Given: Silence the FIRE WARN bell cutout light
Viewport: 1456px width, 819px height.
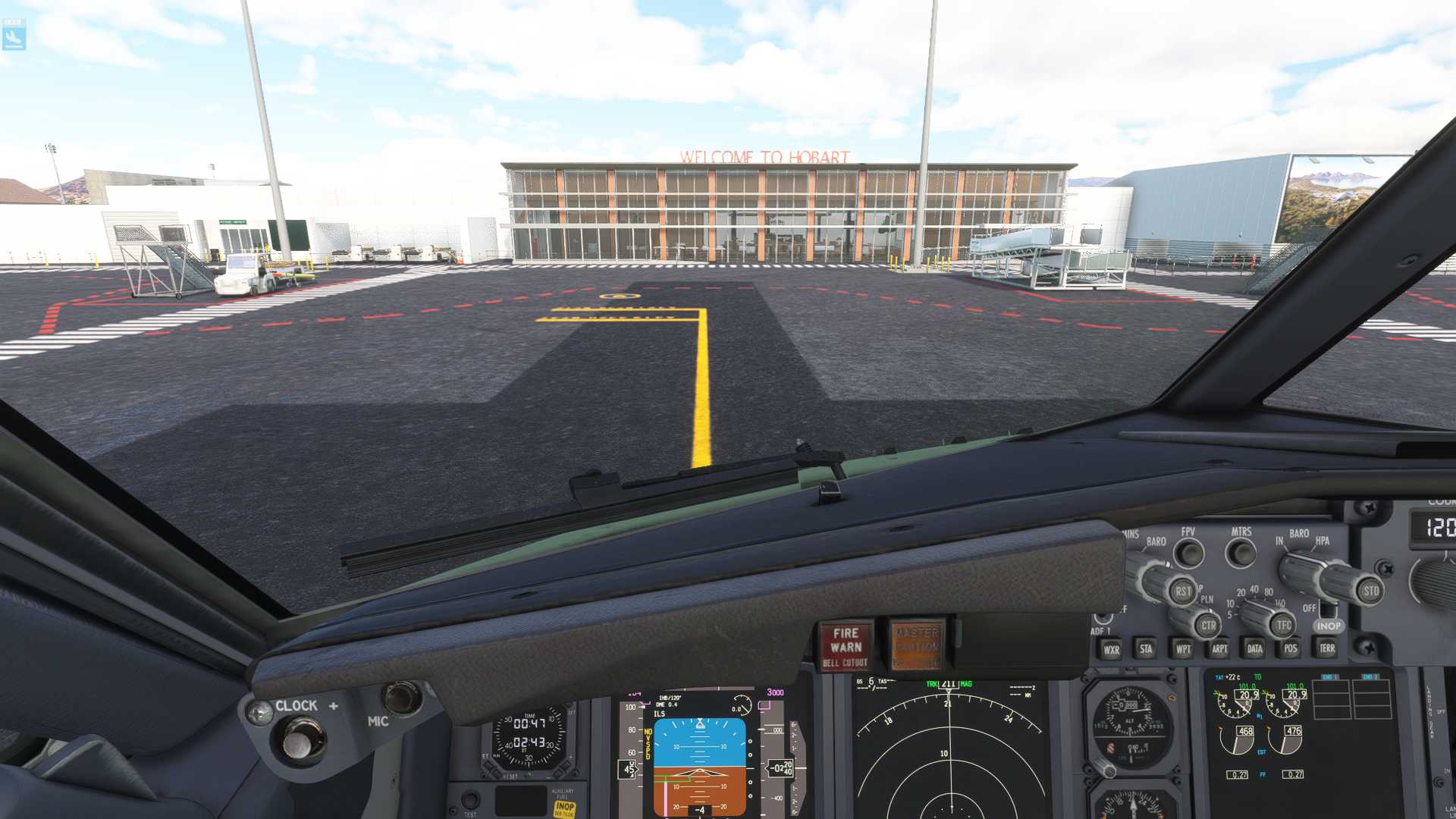Looking at the screenshot, I should [846, 647].
